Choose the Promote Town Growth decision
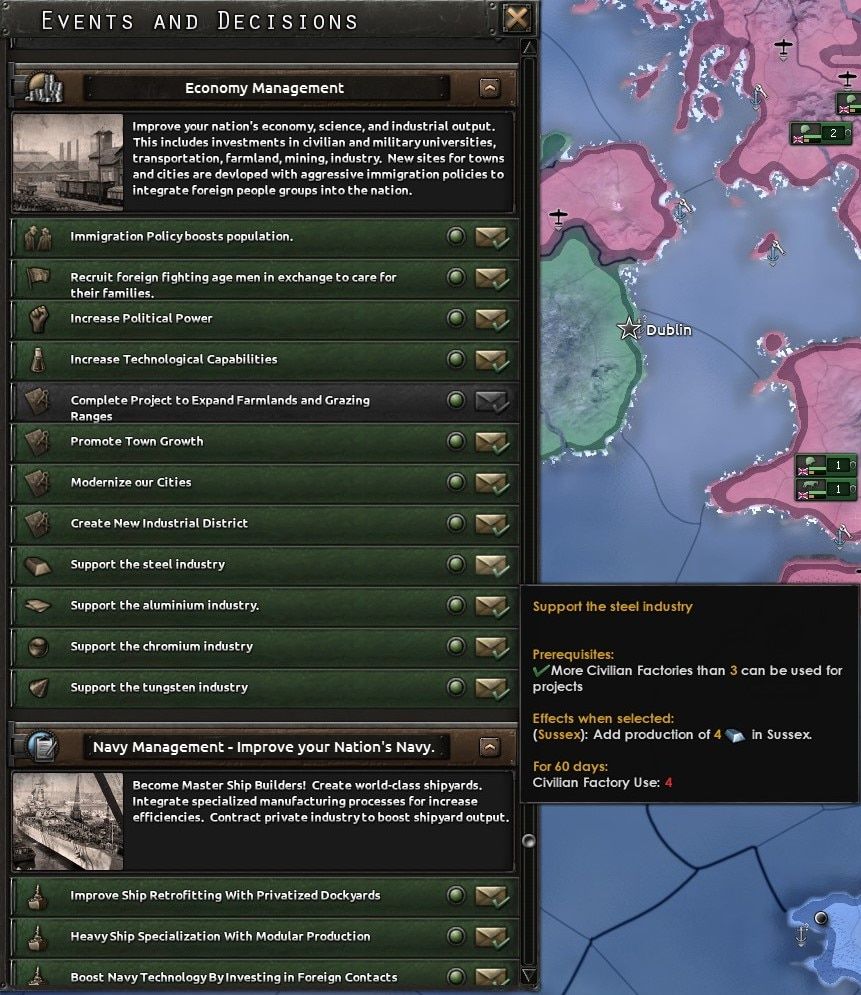Image resolution: width=861 pixels, height=995 pixels. click(x=491, y=442)
